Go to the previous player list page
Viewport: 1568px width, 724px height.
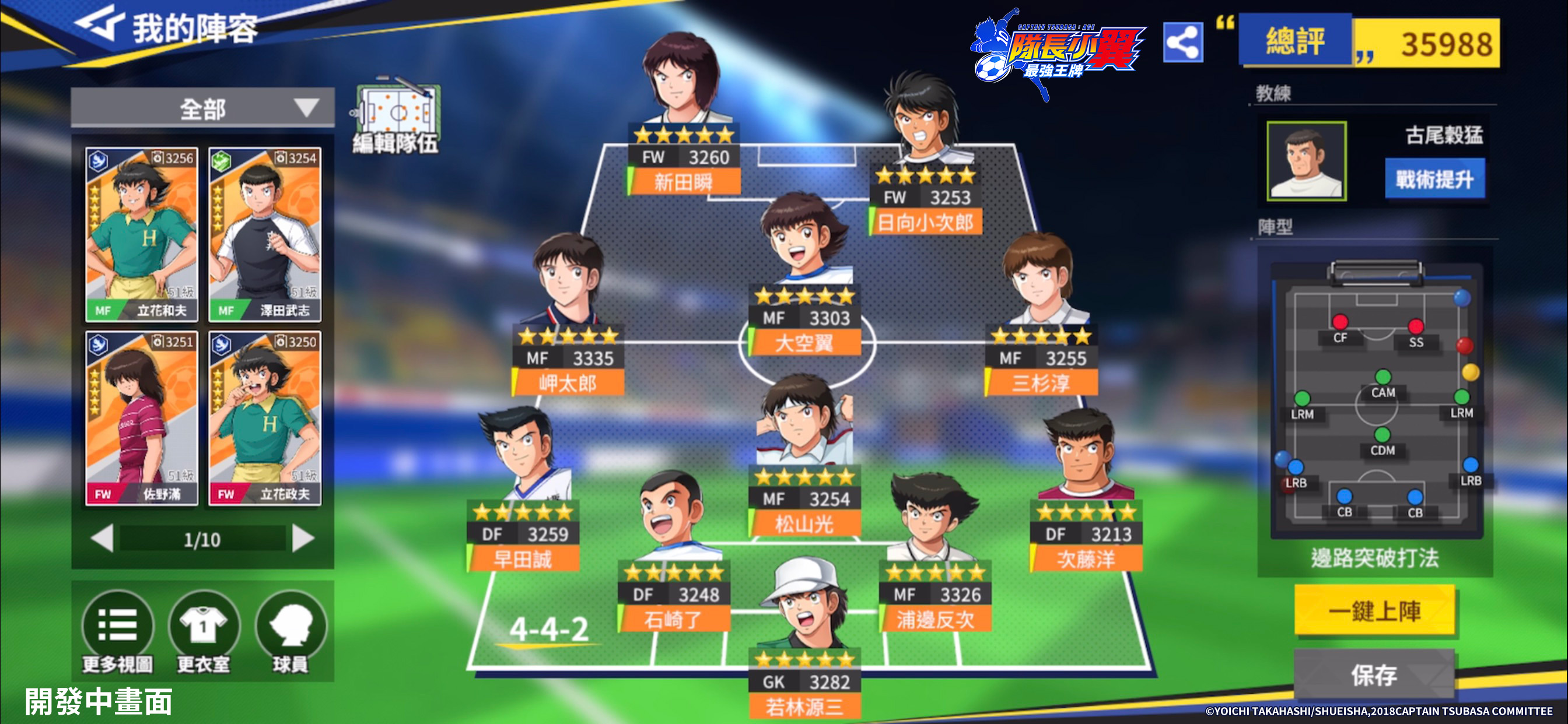tap(101, 539)
